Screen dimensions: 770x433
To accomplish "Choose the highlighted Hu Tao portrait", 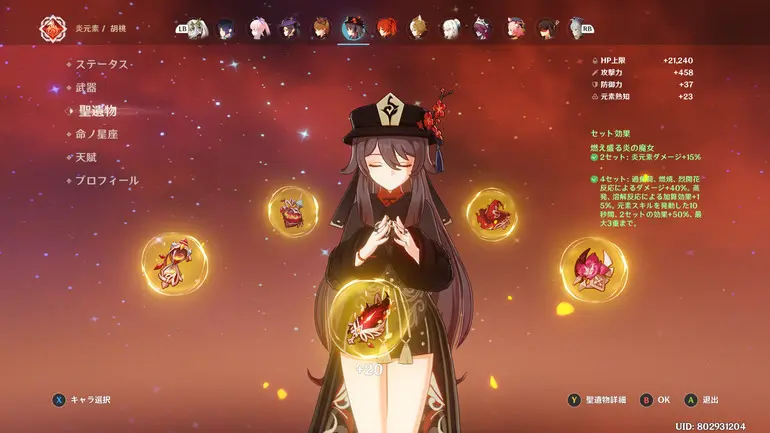I will tap(353, 28).
